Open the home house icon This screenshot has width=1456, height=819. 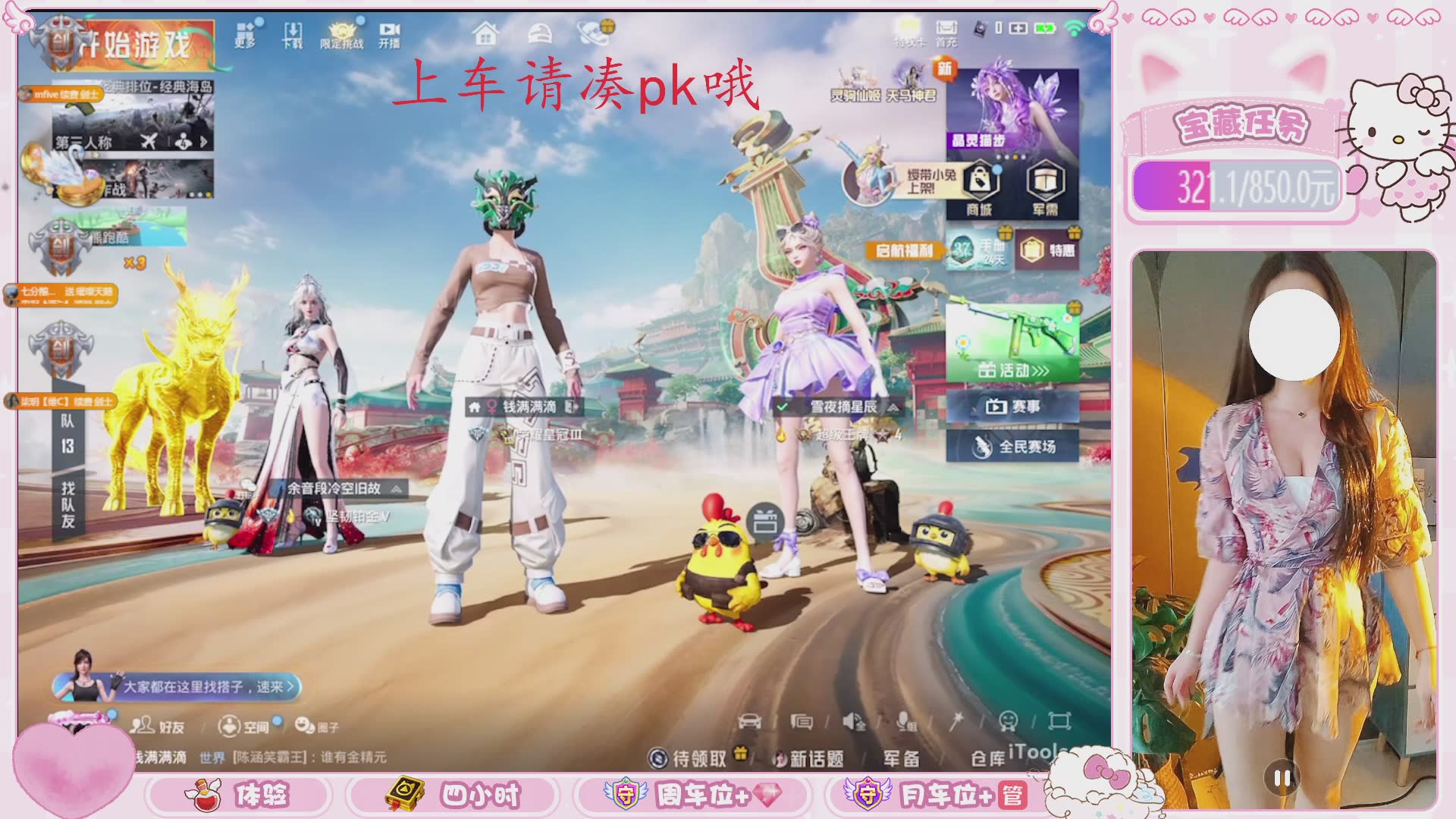click(x=485, y=34)
